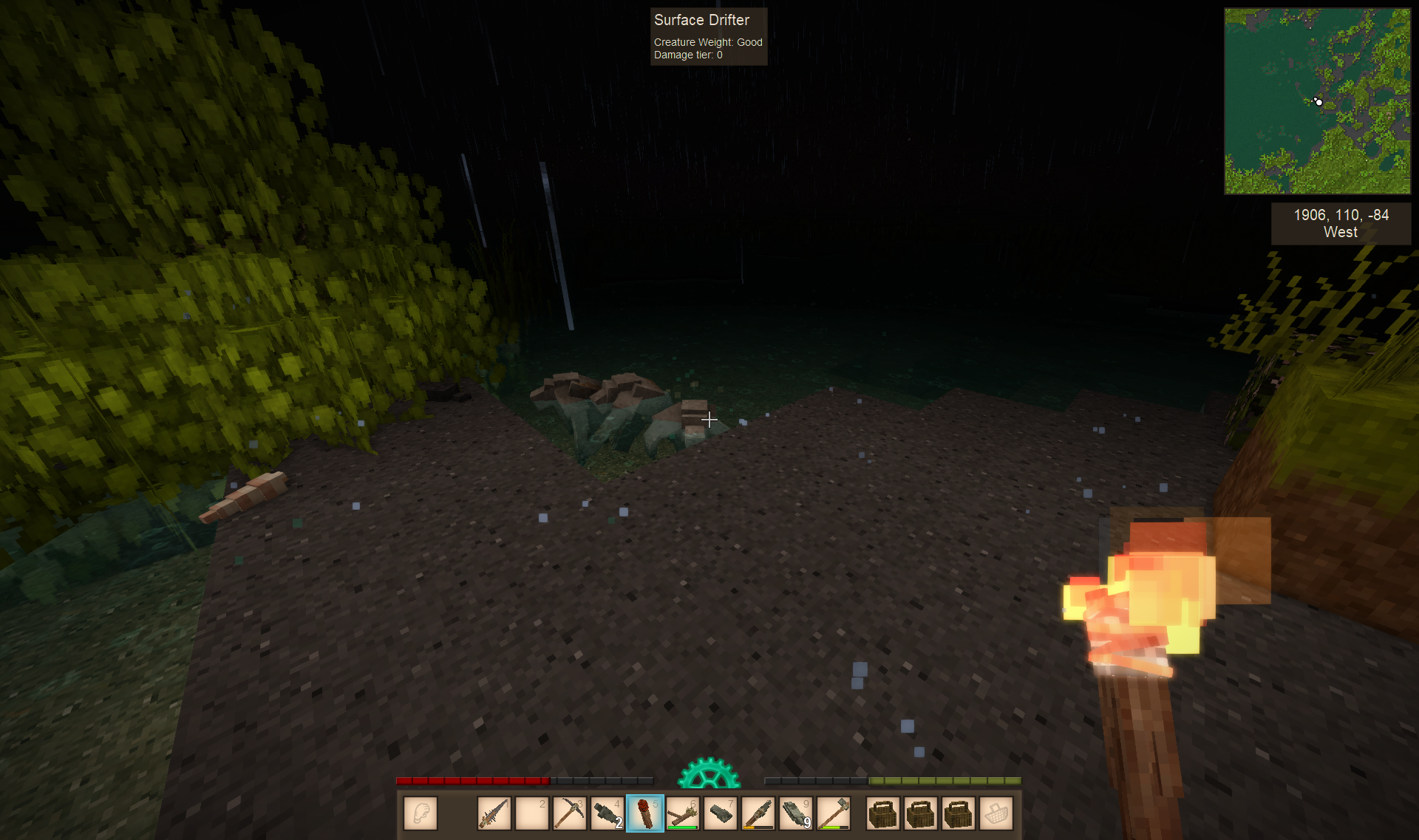Click the highlighted torch slot
1419x840 pixels.
pos(644,813)
